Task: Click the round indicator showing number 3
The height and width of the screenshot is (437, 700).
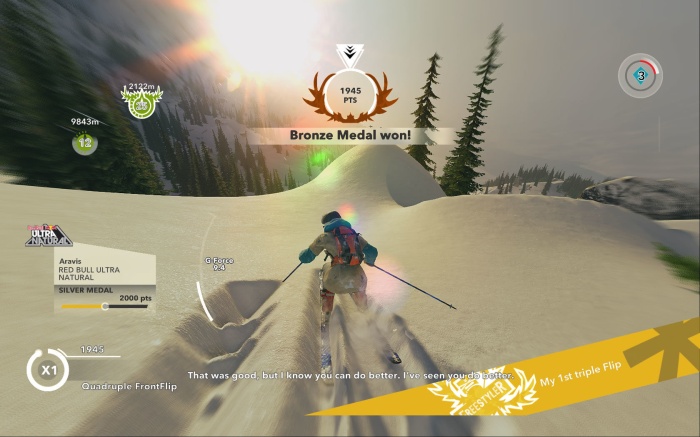Action: click(639, 75)
